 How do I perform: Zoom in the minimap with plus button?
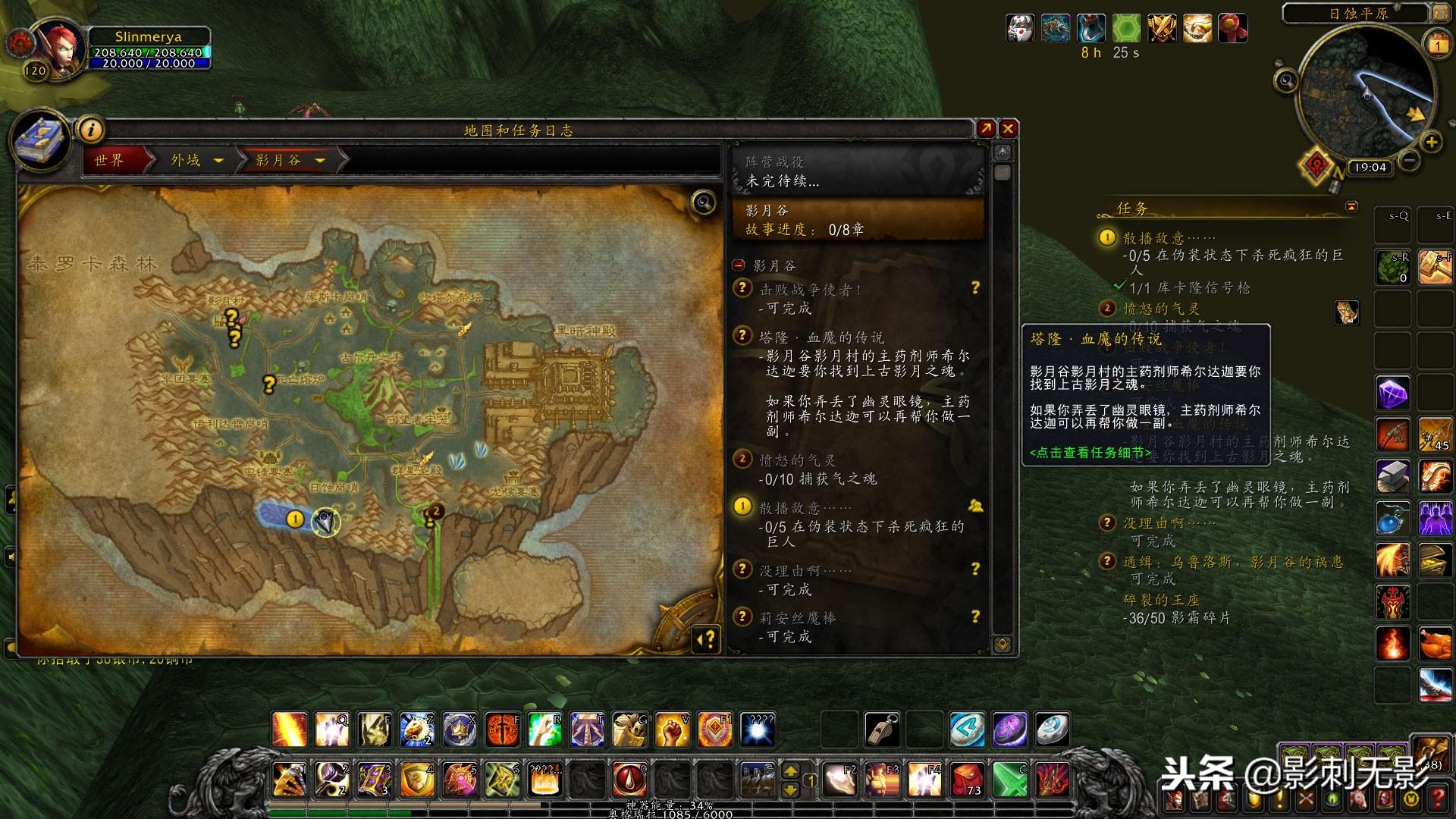[1431, 142]
